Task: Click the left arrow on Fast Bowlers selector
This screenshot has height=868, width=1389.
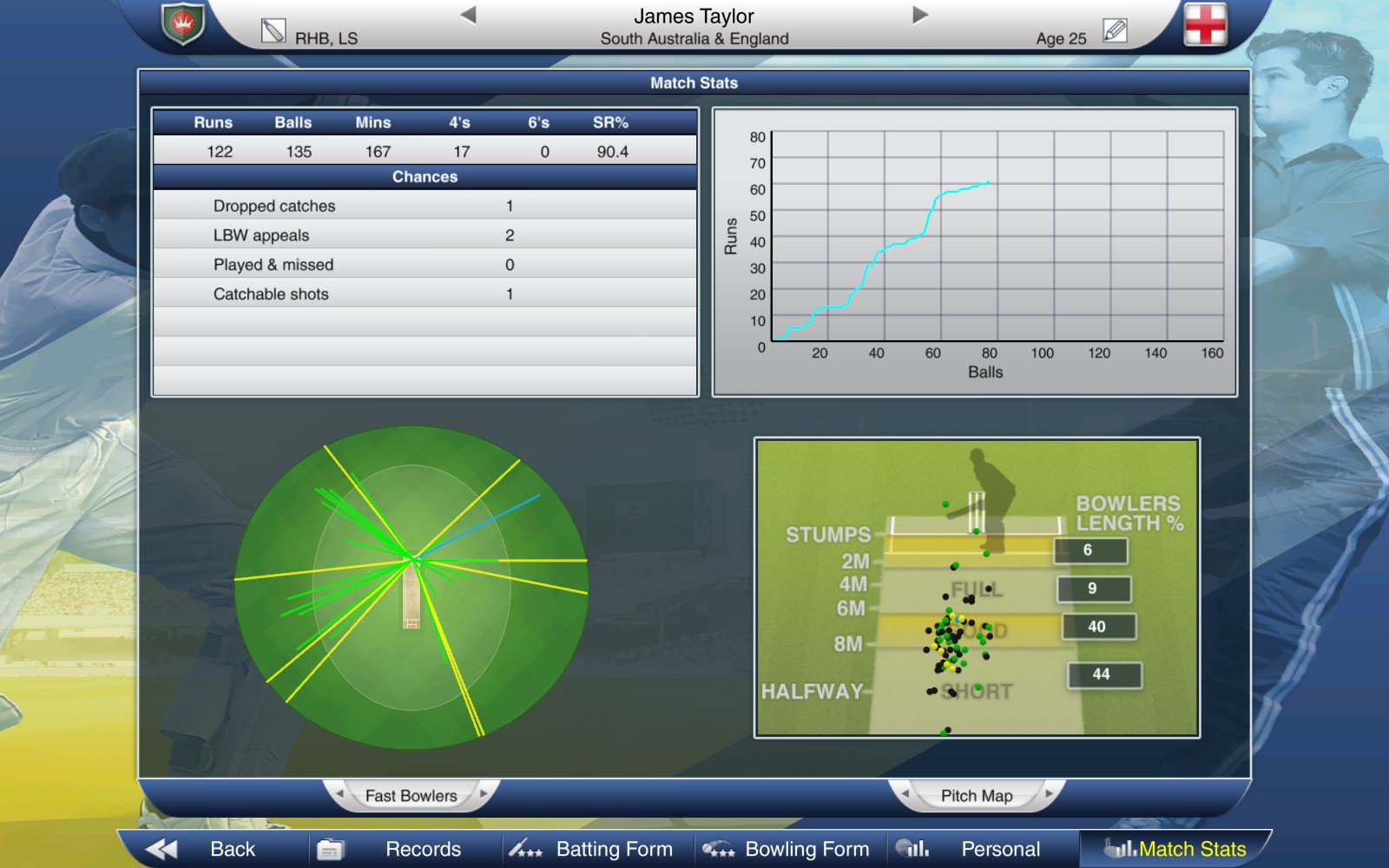Action: 340,794
